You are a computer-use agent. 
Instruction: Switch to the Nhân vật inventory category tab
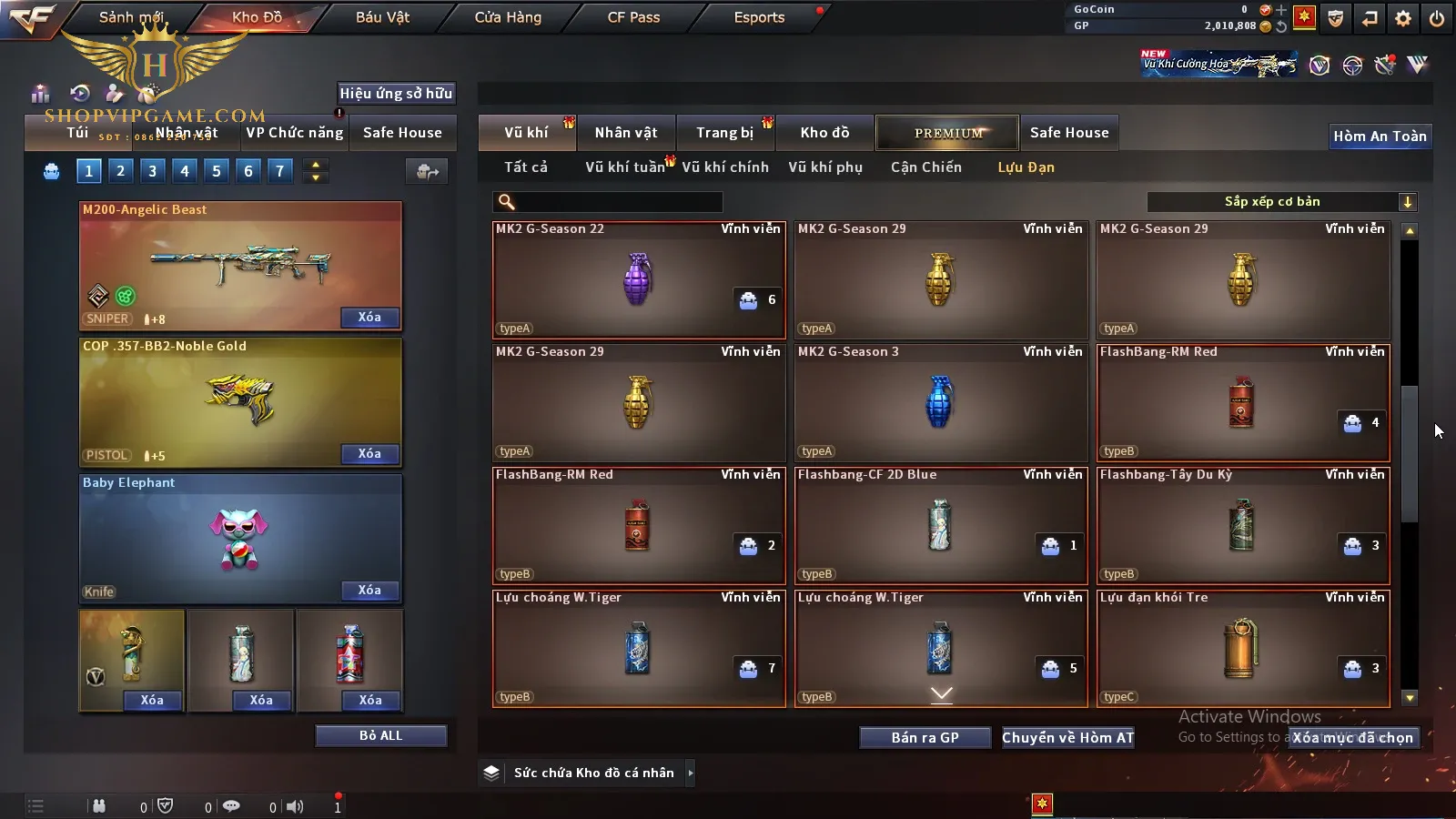pyautogui.click(x=626, y=133)
